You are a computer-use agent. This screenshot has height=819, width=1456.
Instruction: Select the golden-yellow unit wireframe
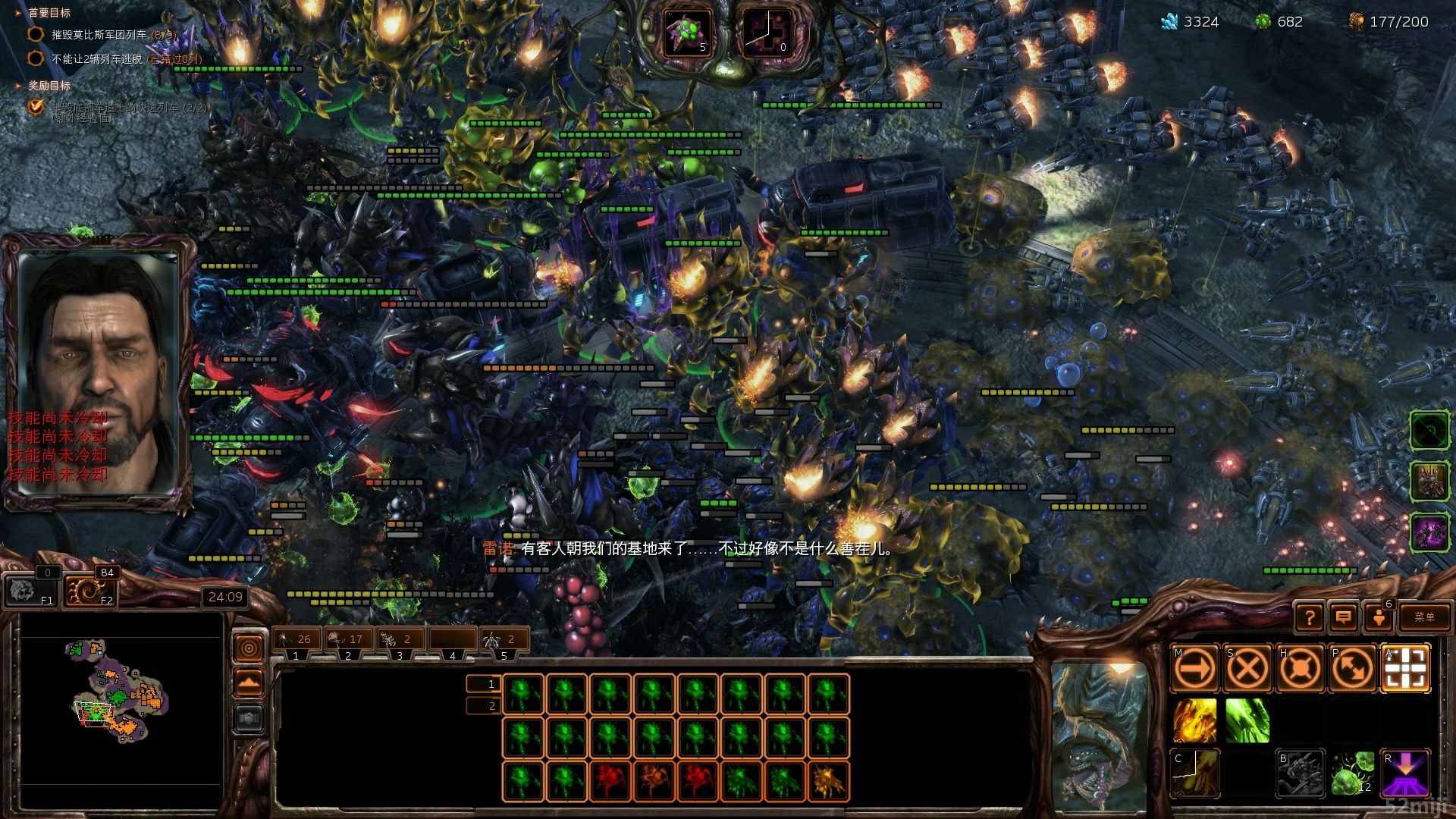[x=828, y=782]
